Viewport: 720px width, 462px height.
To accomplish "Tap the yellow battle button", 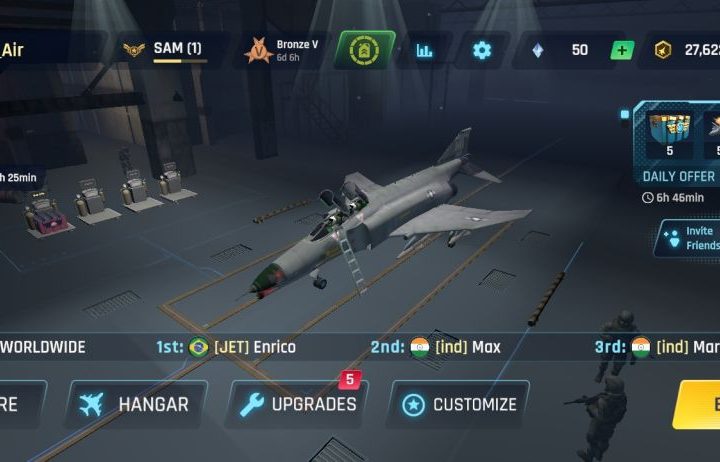I will tap(698, 404).
